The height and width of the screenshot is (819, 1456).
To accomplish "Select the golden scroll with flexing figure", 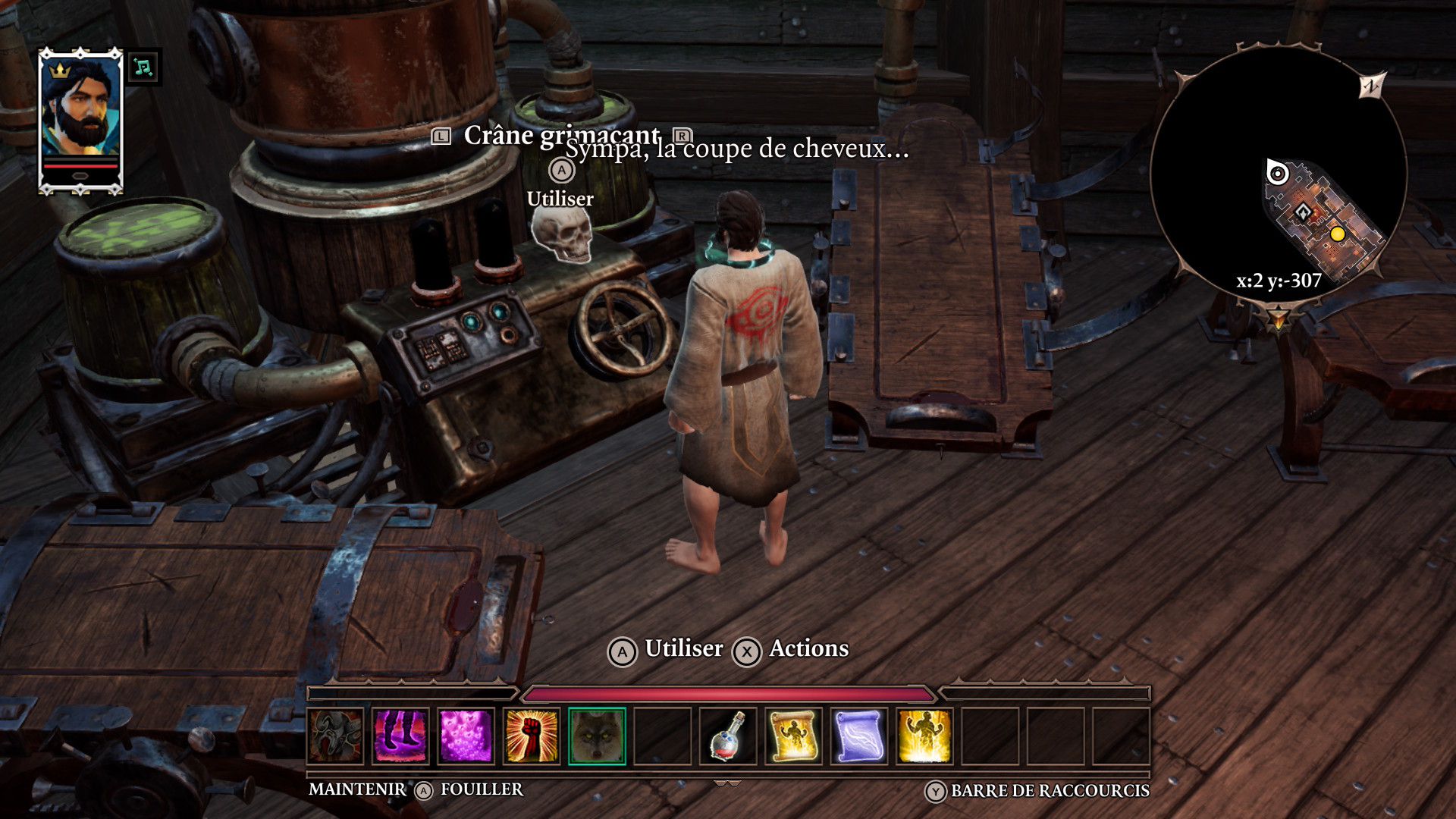I will 793,736.
